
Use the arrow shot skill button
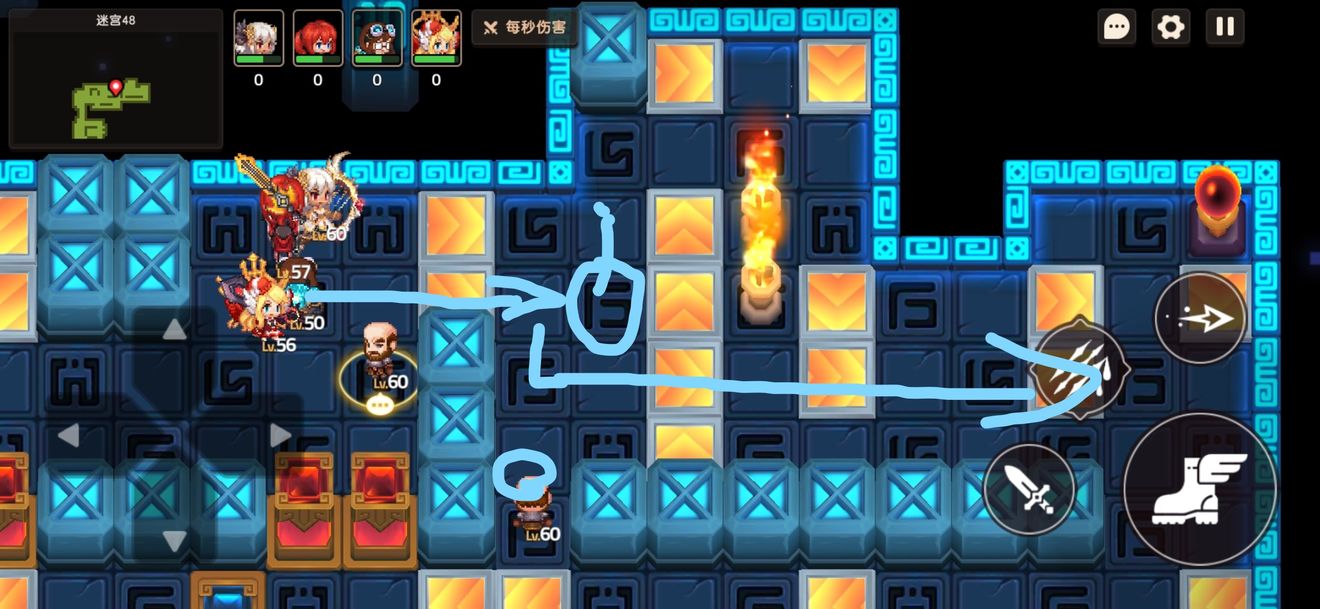[x=1200, y=319]
